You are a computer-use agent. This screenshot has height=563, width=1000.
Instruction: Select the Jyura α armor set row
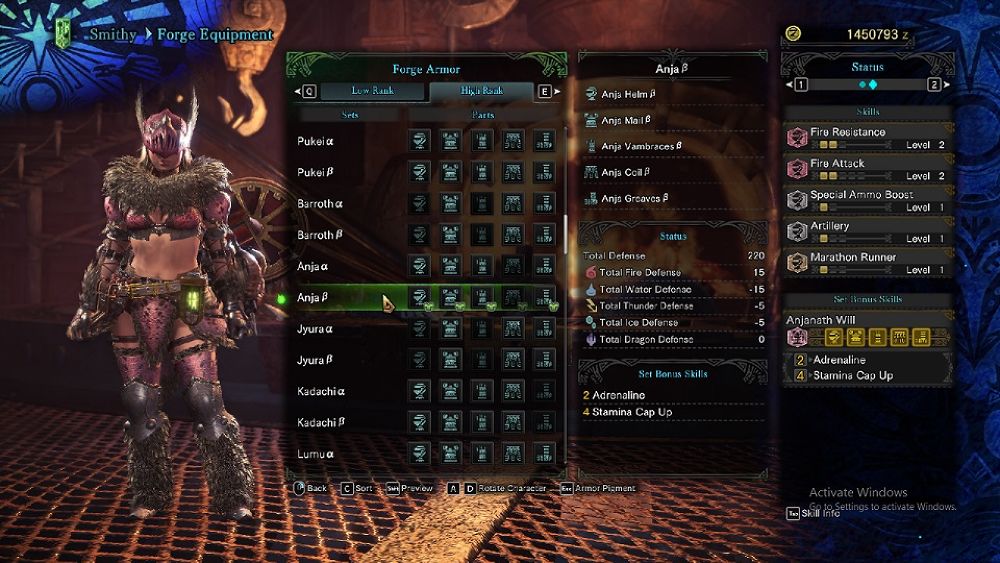pos(315,328)
